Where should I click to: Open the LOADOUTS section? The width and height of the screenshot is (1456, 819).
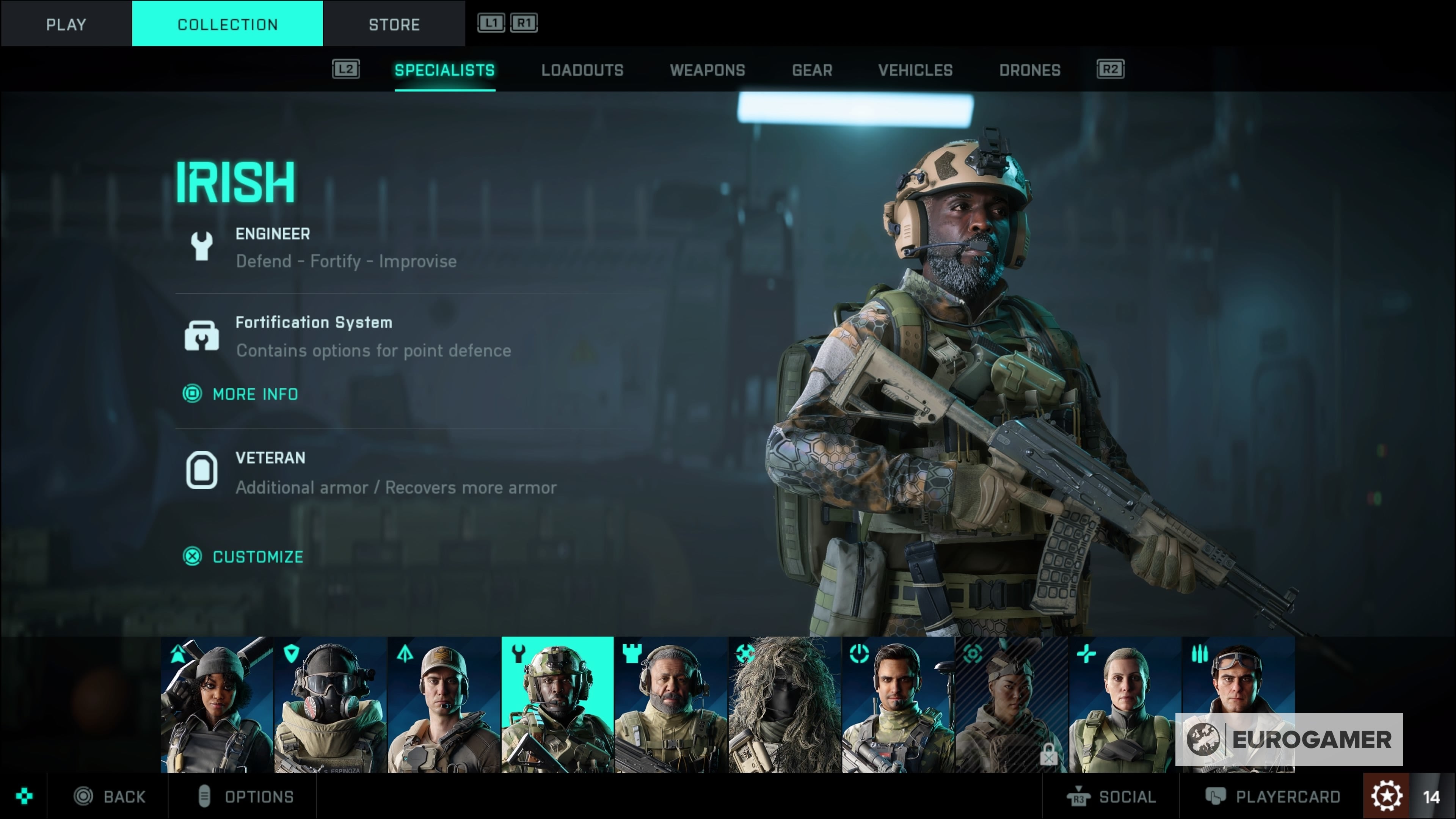pos(582,69)
